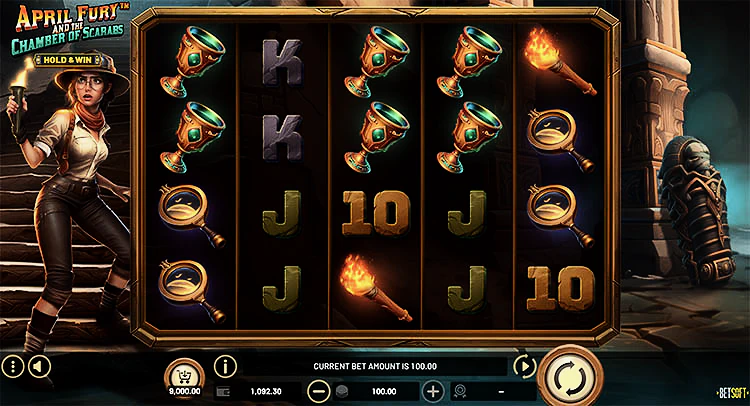Screen dimensions: 750x406
Task: Activate the autoplay button beside the message bar
Action: [x=524, y=366]
